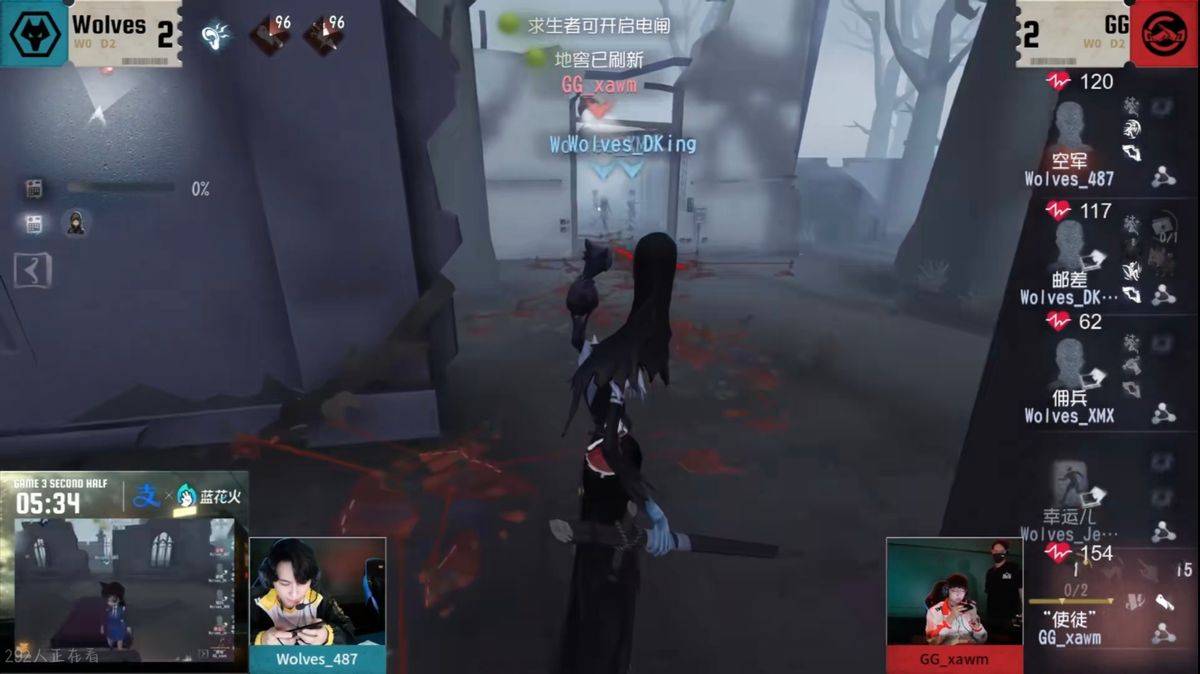Screen dimensions: 1200x674
Task: Click the hooded character portrait icon
Action: pos(75,223)
